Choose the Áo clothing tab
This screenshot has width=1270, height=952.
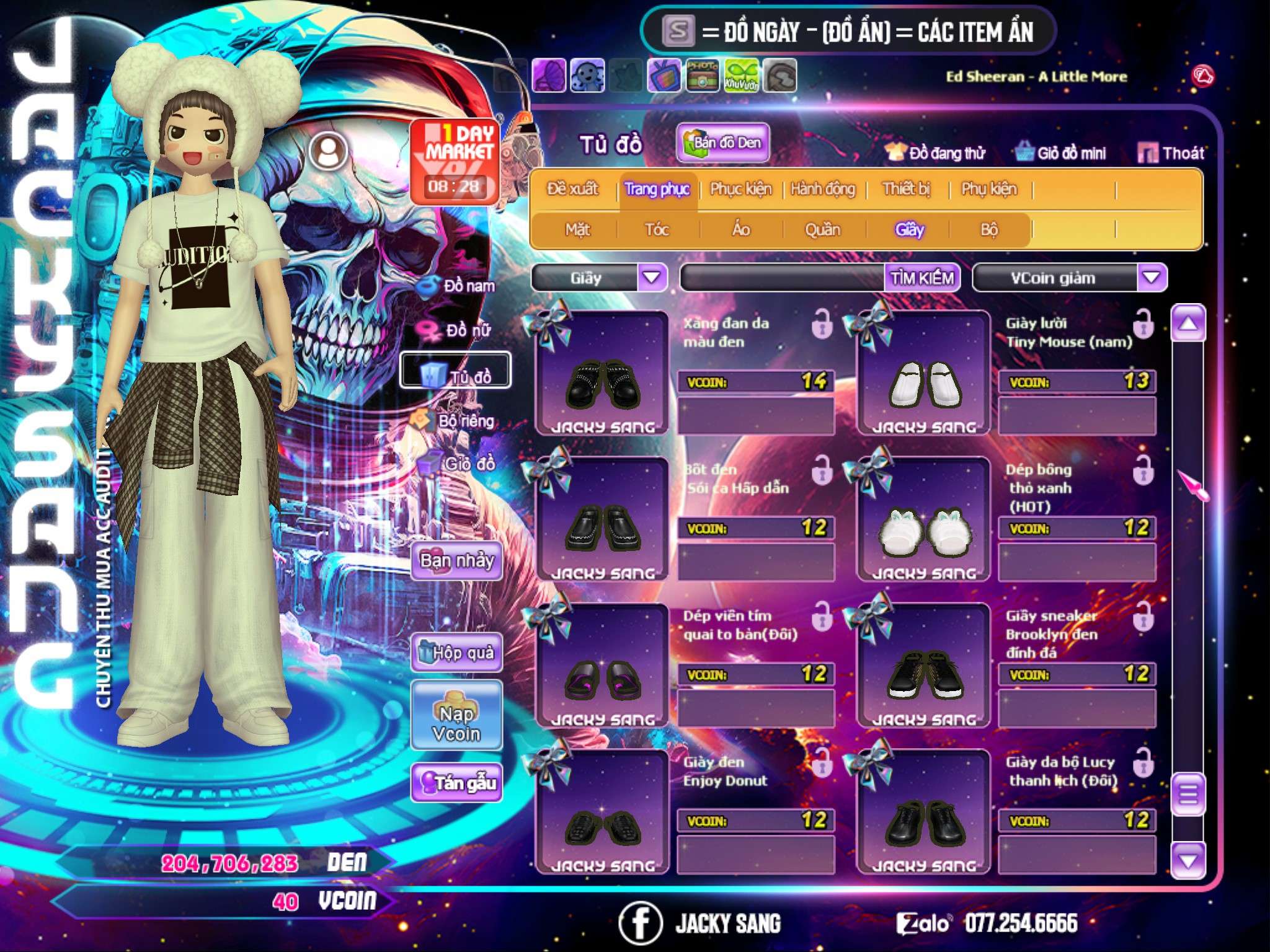click(740, 230)
